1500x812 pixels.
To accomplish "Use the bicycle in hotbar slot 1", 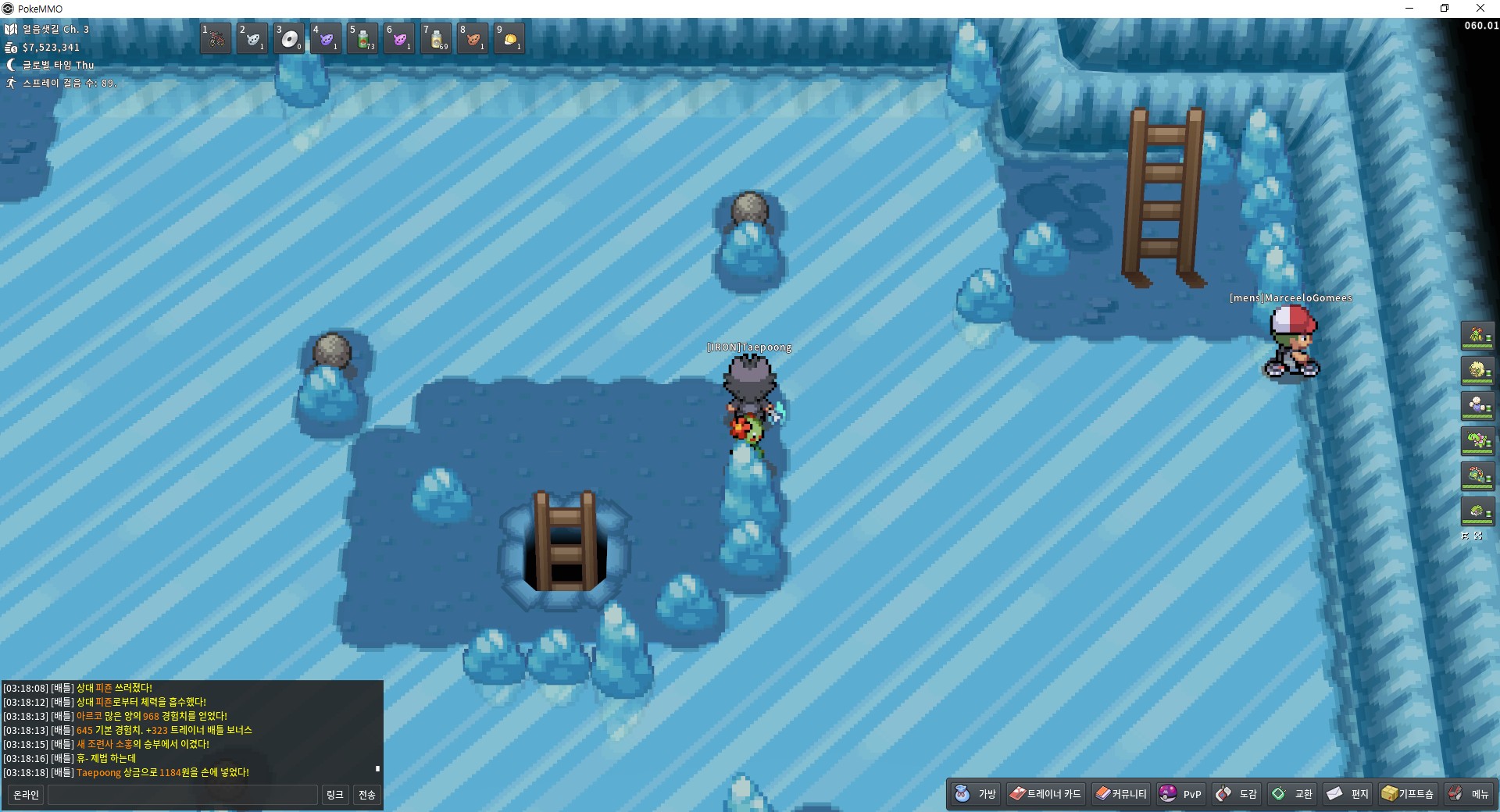I will (x=216, y=38).
